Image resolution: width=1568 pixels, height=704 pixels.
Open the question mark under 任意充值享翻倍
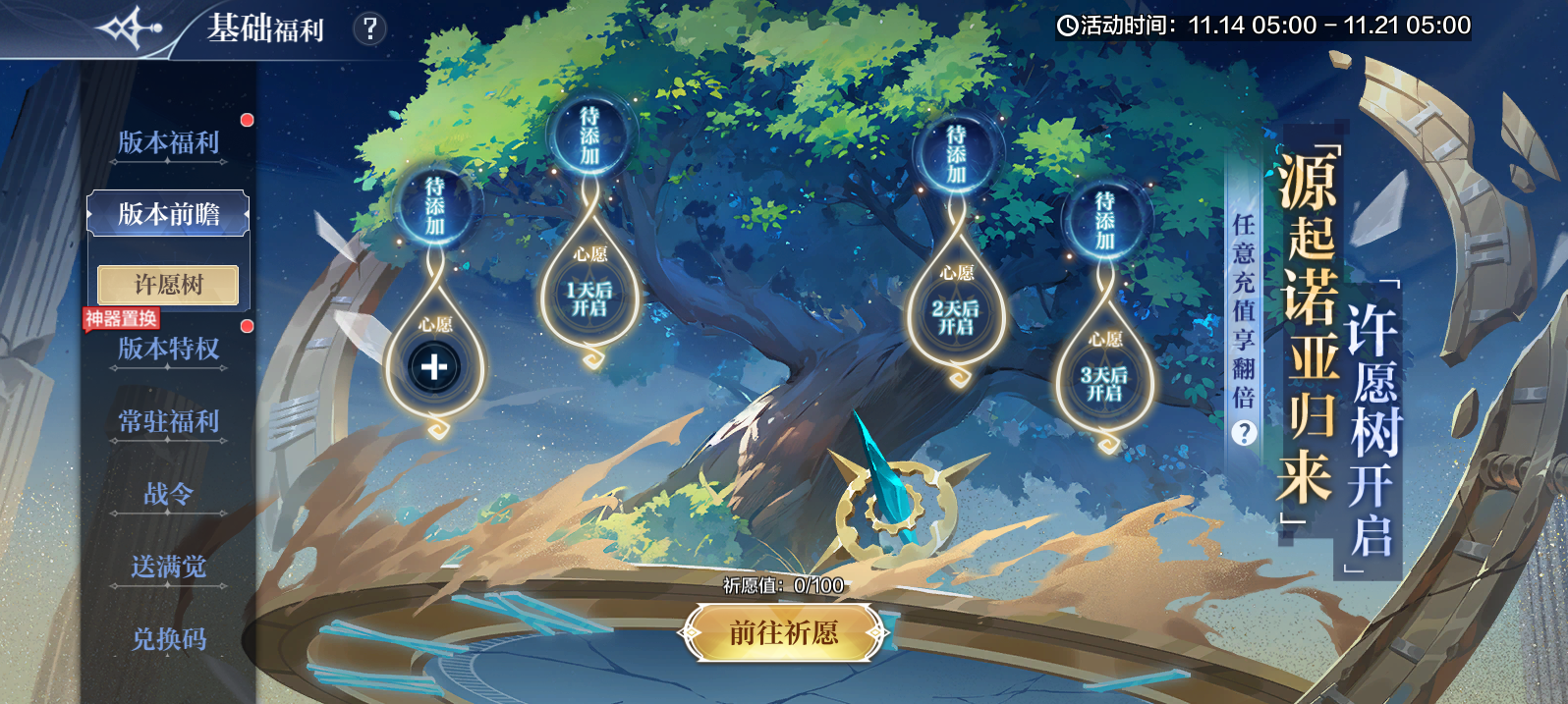(x=1244, y=433)
